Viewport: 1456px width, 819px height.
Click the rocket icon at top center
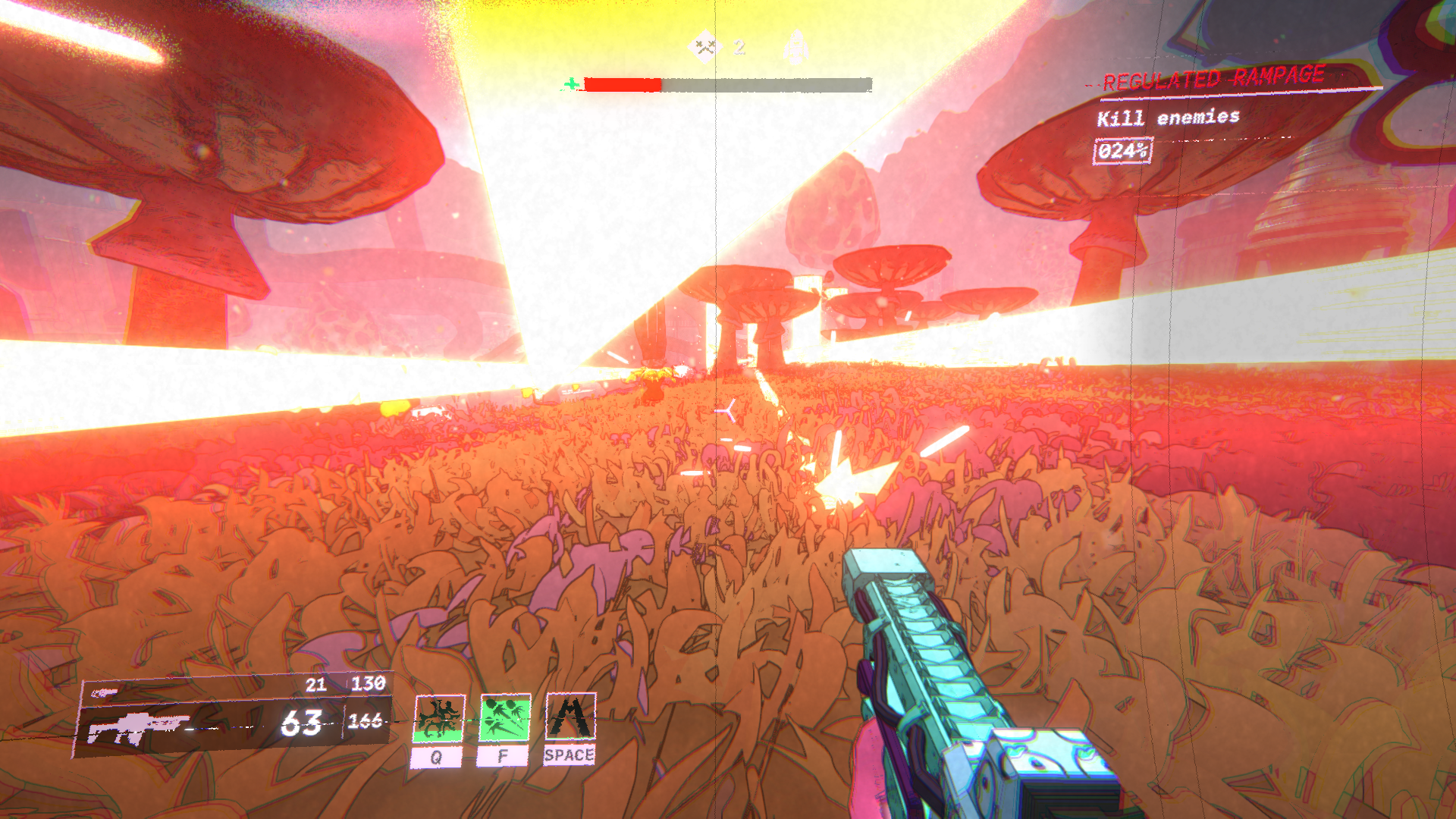[795, 46]
